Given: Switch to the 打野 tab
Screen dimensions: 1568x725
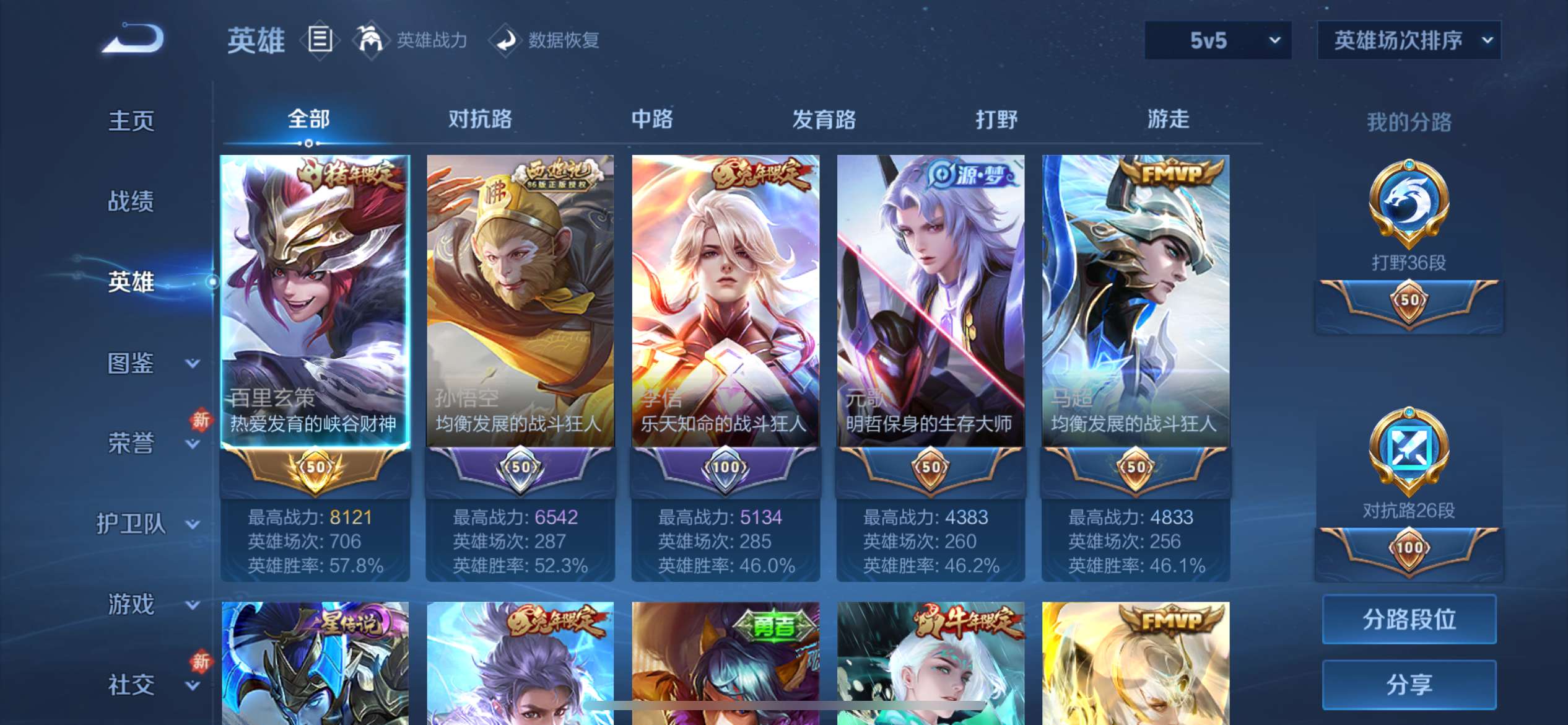Looking at the screenshot, I should pos(997,120).
